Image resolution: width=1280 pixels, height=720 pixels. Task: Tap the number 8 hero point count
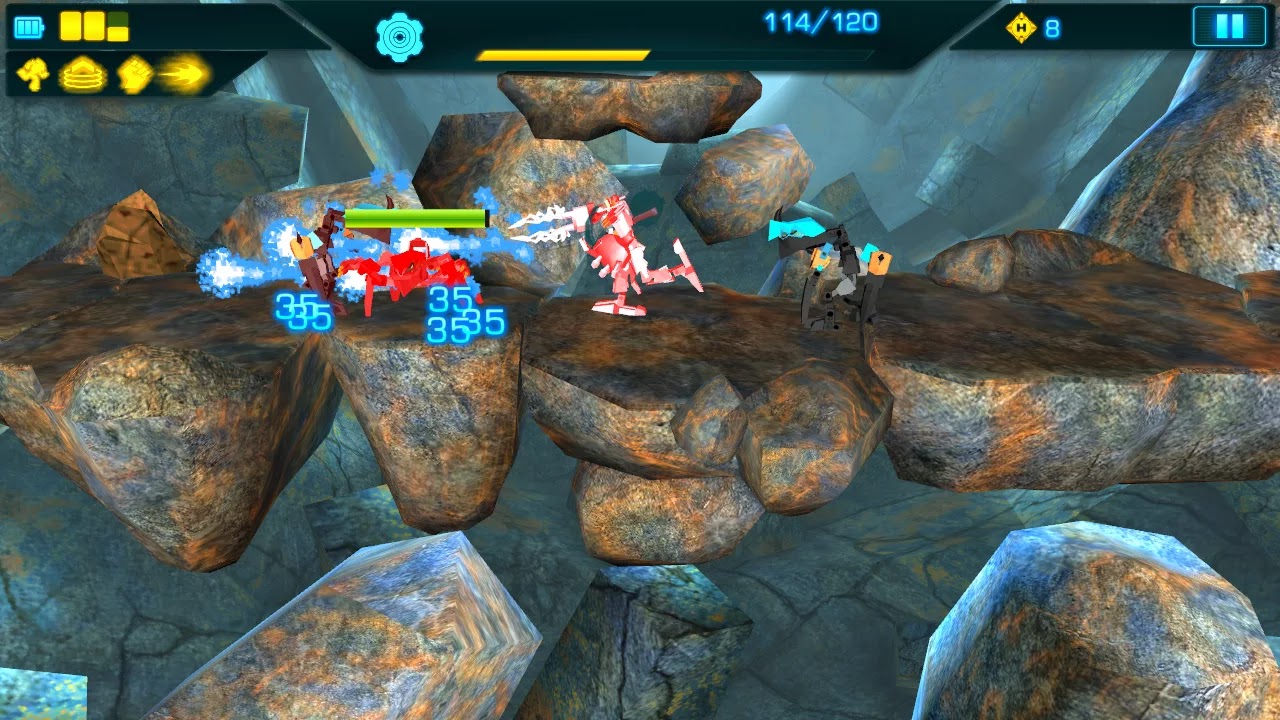tap(1053, 27)
